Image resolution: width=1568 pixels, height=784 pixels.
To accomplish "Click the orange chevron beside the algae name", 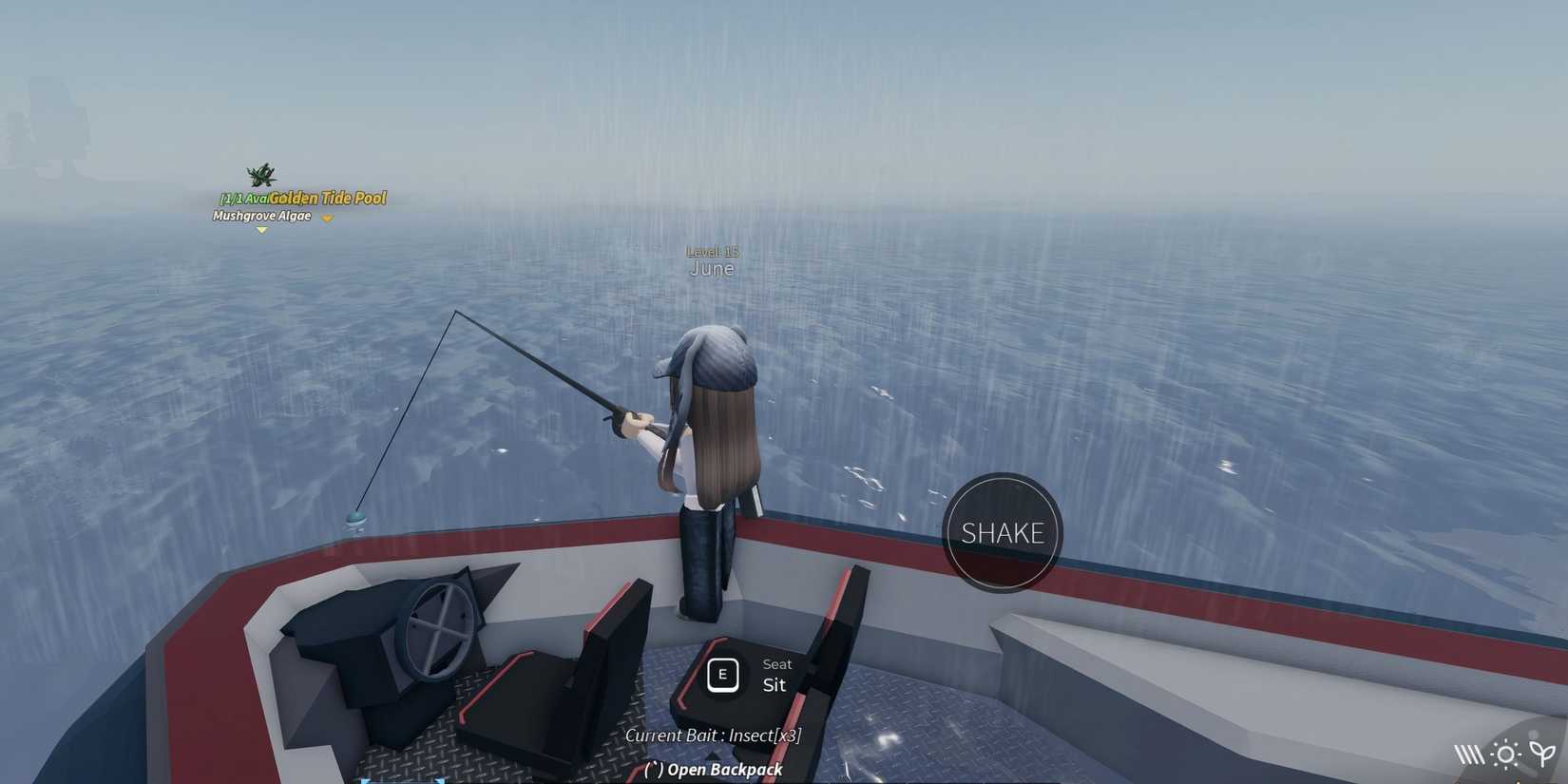I will click(327, 217).
